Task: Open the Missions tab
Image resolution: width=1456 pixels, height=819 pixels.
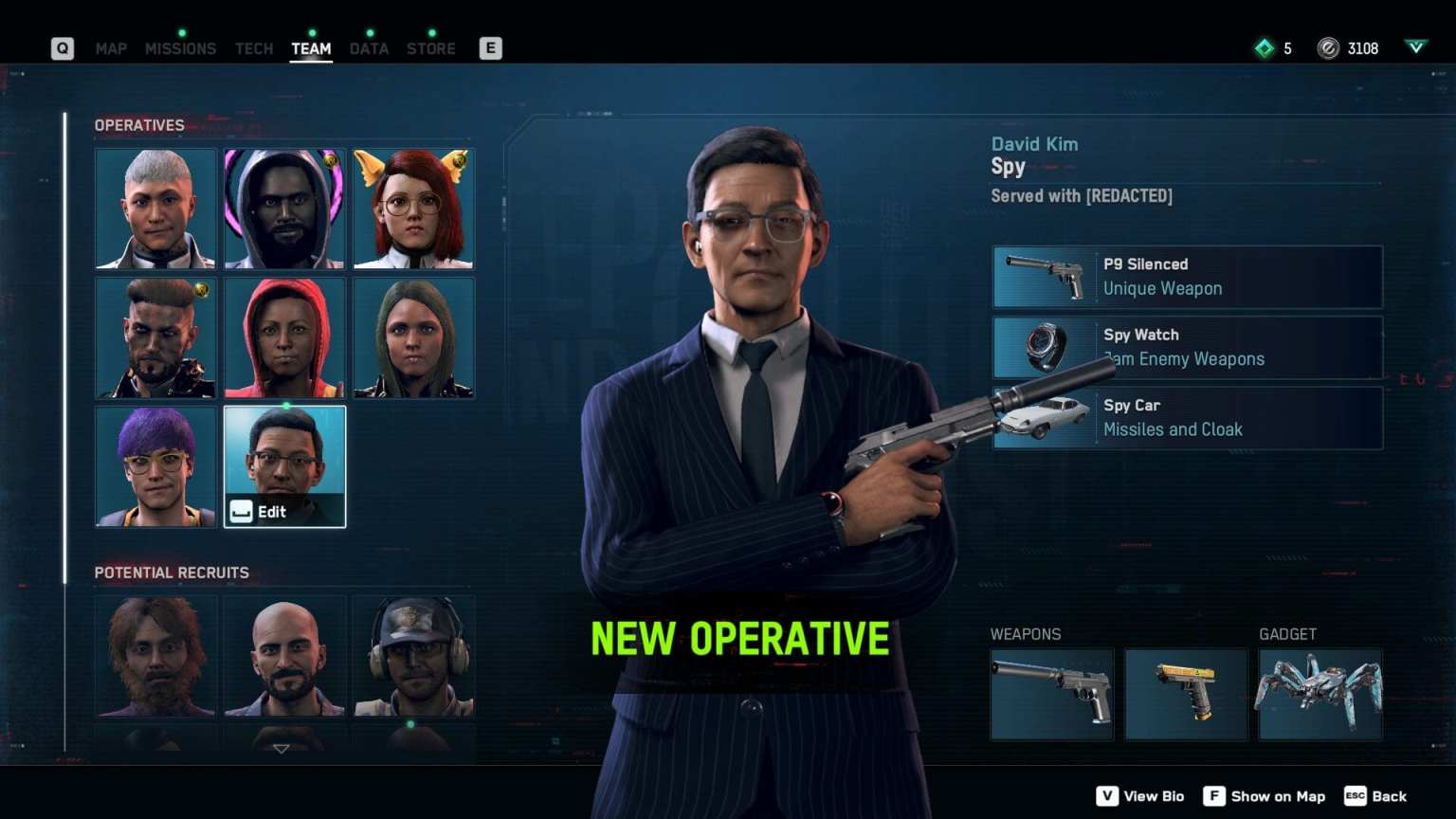Action: [x=180, y=48]
